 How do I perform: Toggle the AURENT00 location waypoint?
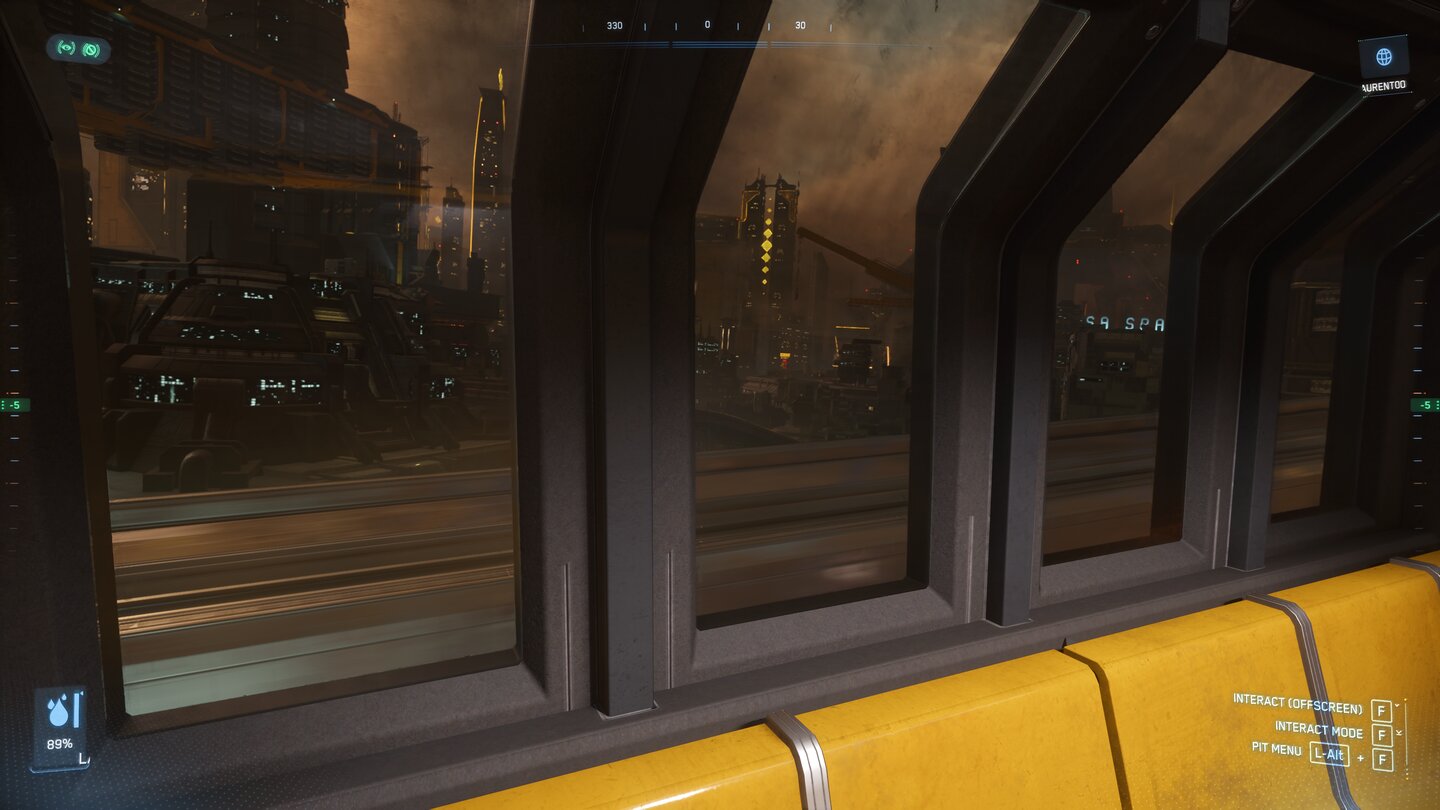1384,58
